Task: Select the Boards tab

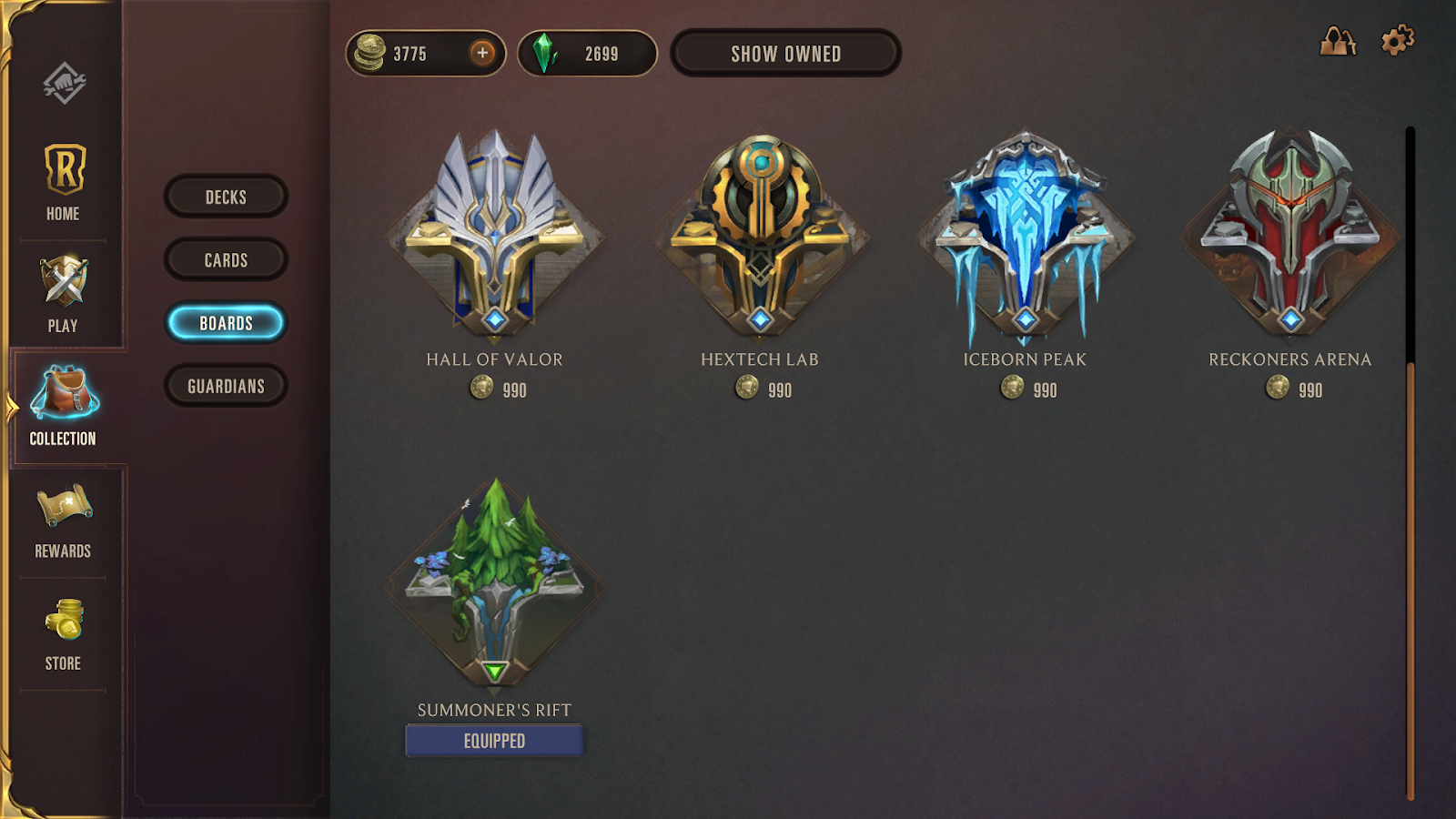Action: tap(226, 323)
